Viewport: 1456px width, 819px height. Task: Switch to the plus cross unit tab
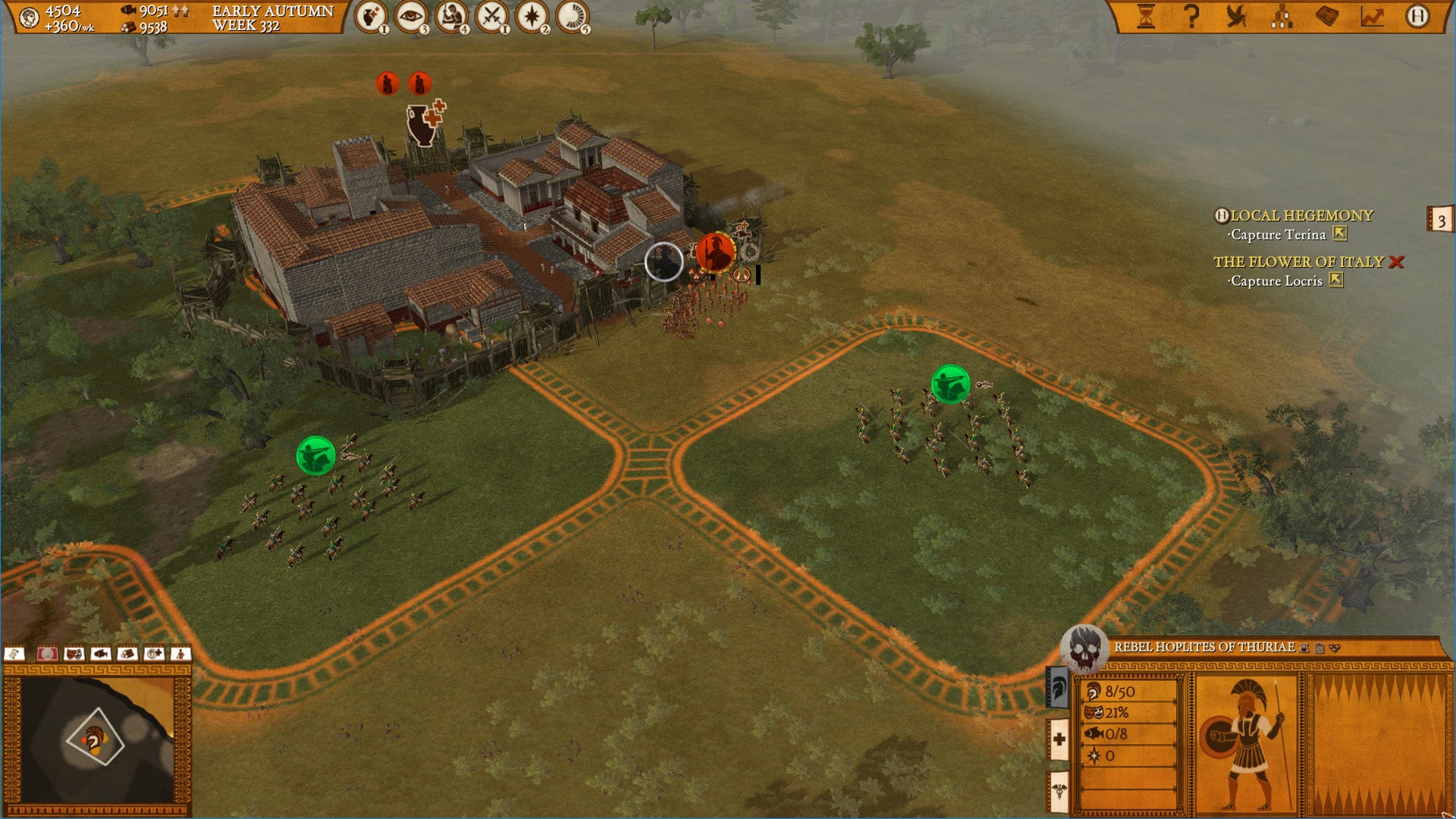[1059, 739]
